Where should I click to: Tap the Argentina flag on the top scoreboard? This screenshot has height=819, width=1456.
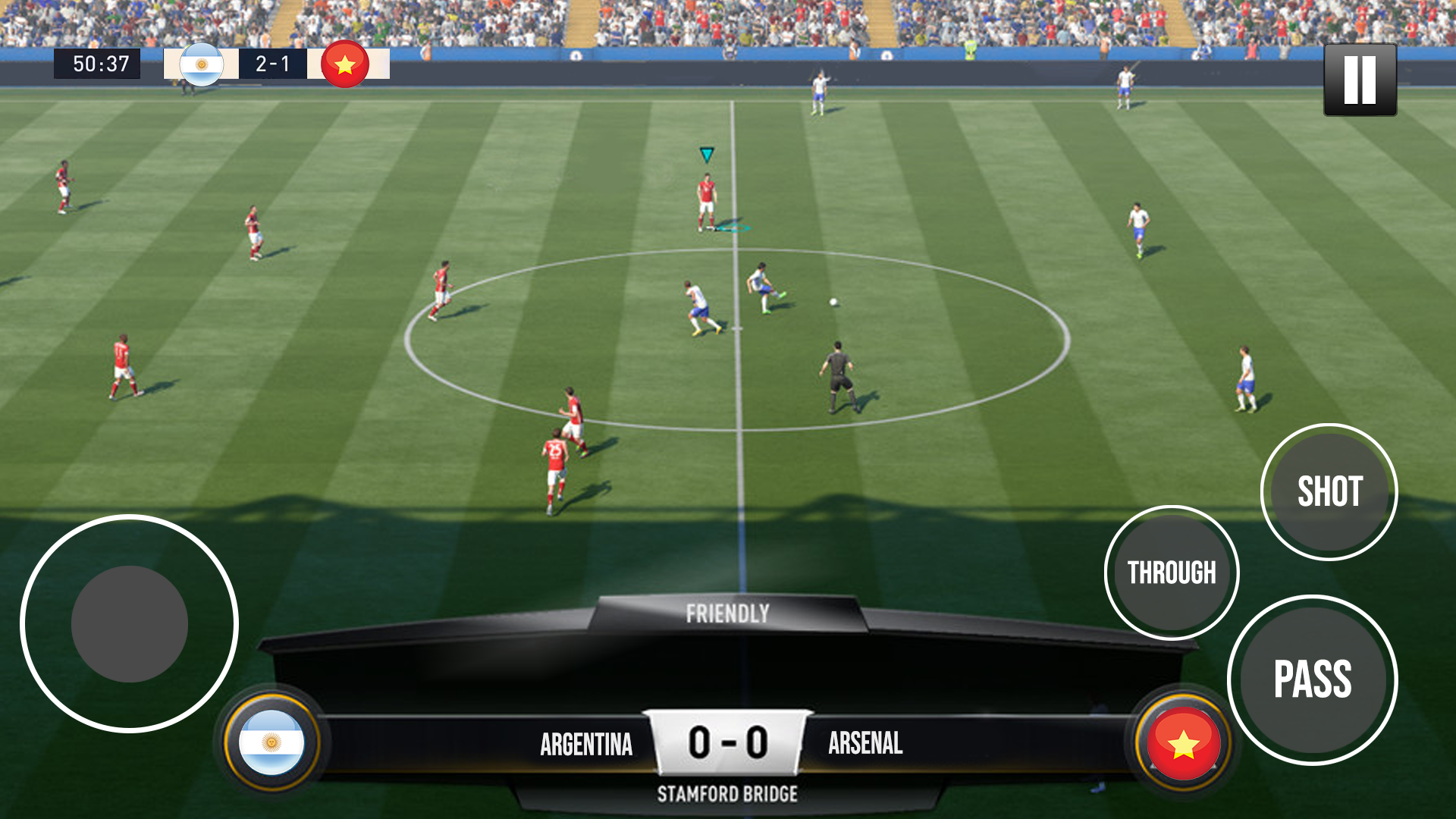201,64
